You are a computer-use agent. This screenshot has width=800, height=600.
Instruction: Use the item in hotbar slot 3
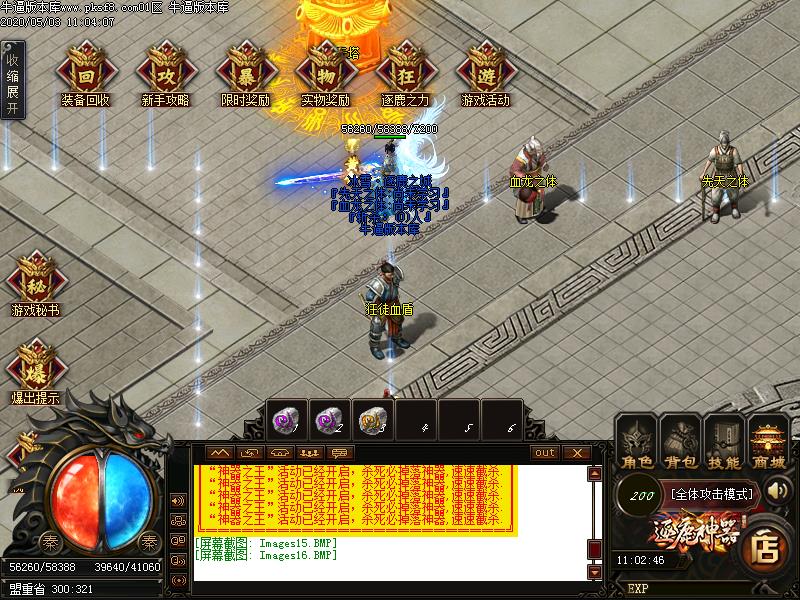[x=373, y=420]
